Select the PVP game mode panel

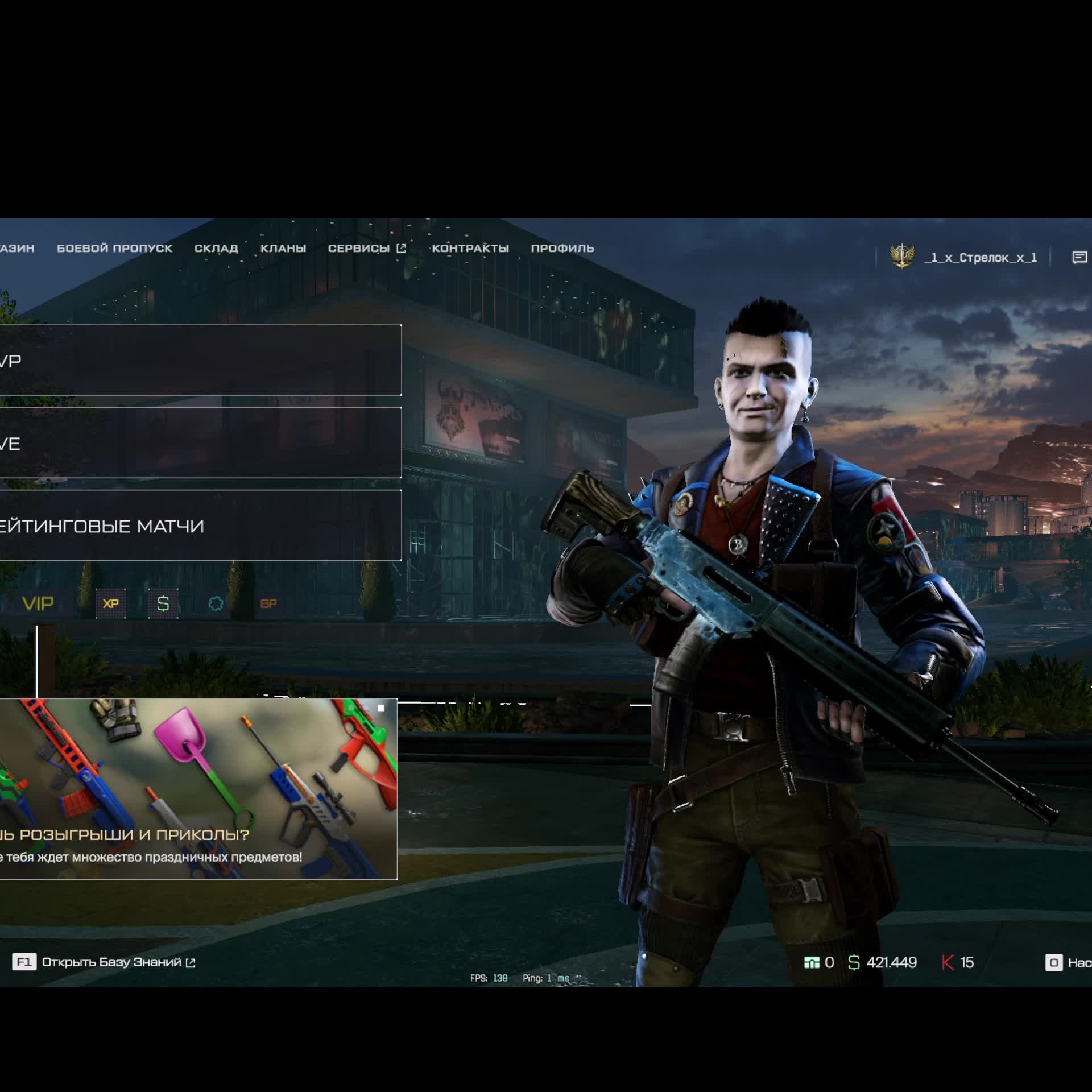pos(199,360)
